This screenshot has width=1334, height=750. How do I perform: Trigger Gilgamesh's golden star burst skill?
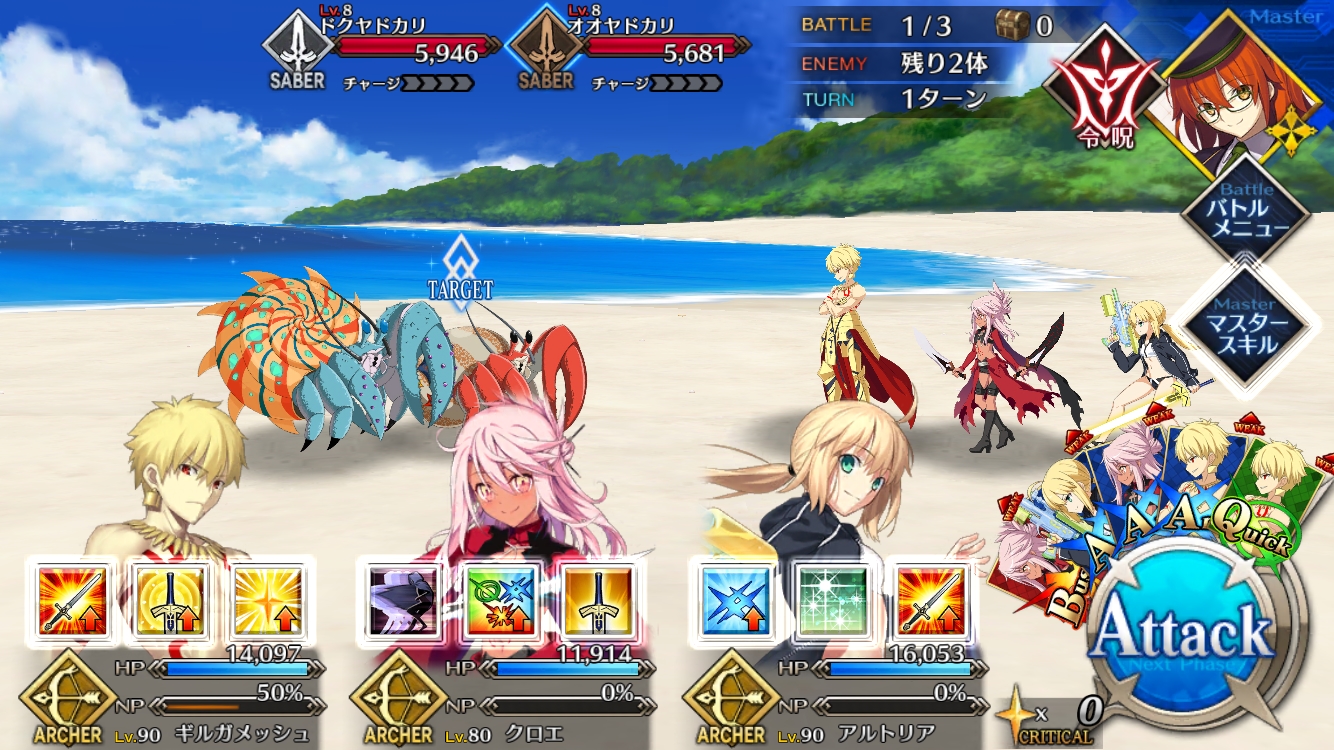click(x=267, y=600)
